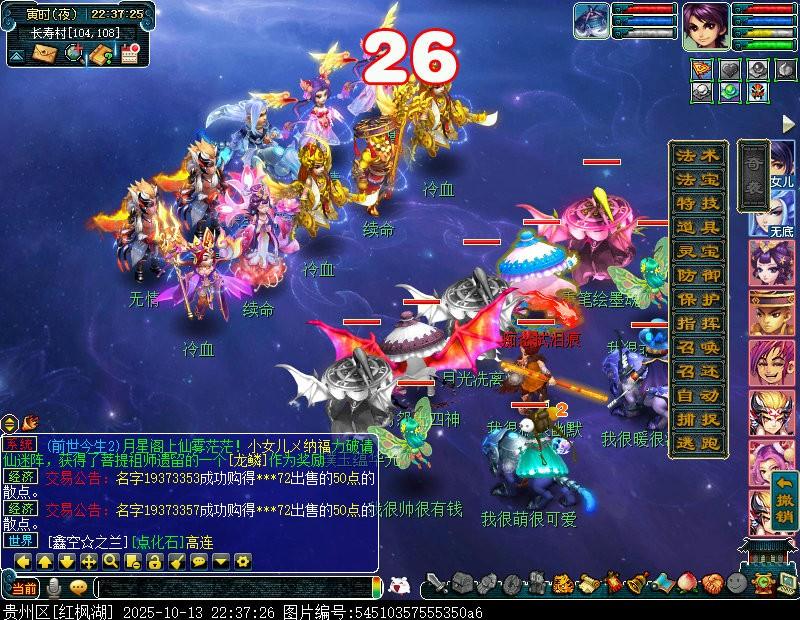The width and height of the screenshot is (800, 620).
Task: Select the 特技 special skill command
Action: pyautogui.click(x=698, y=204)
